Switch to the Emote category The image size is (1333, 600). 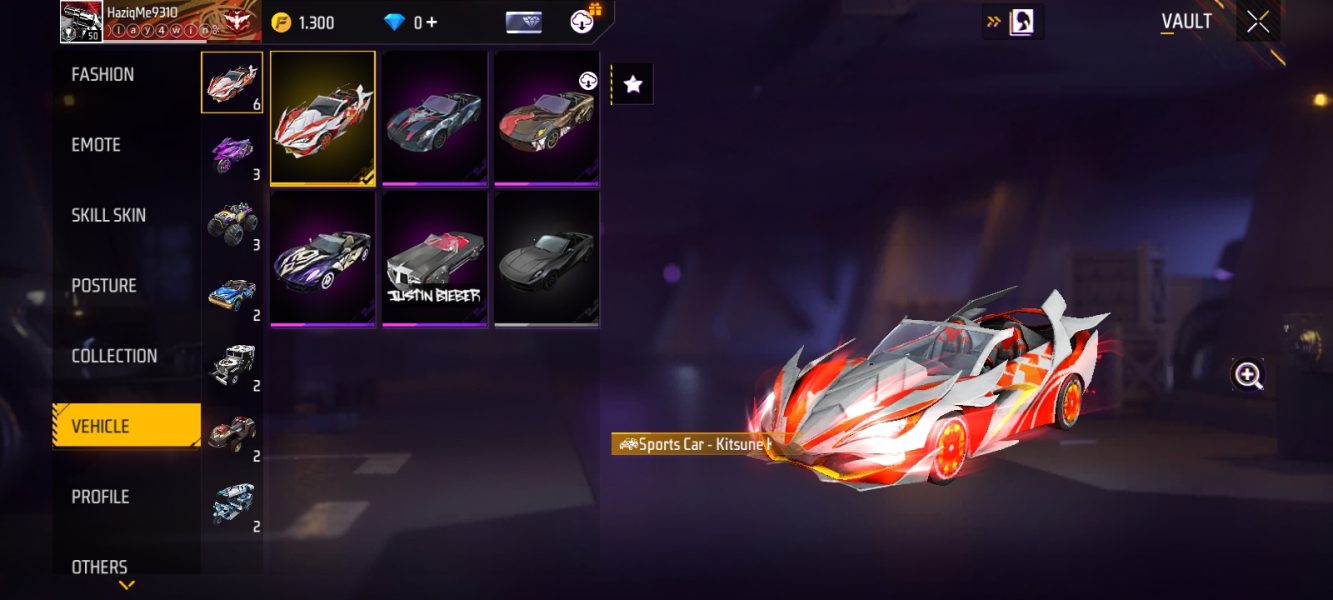point(96,145)
